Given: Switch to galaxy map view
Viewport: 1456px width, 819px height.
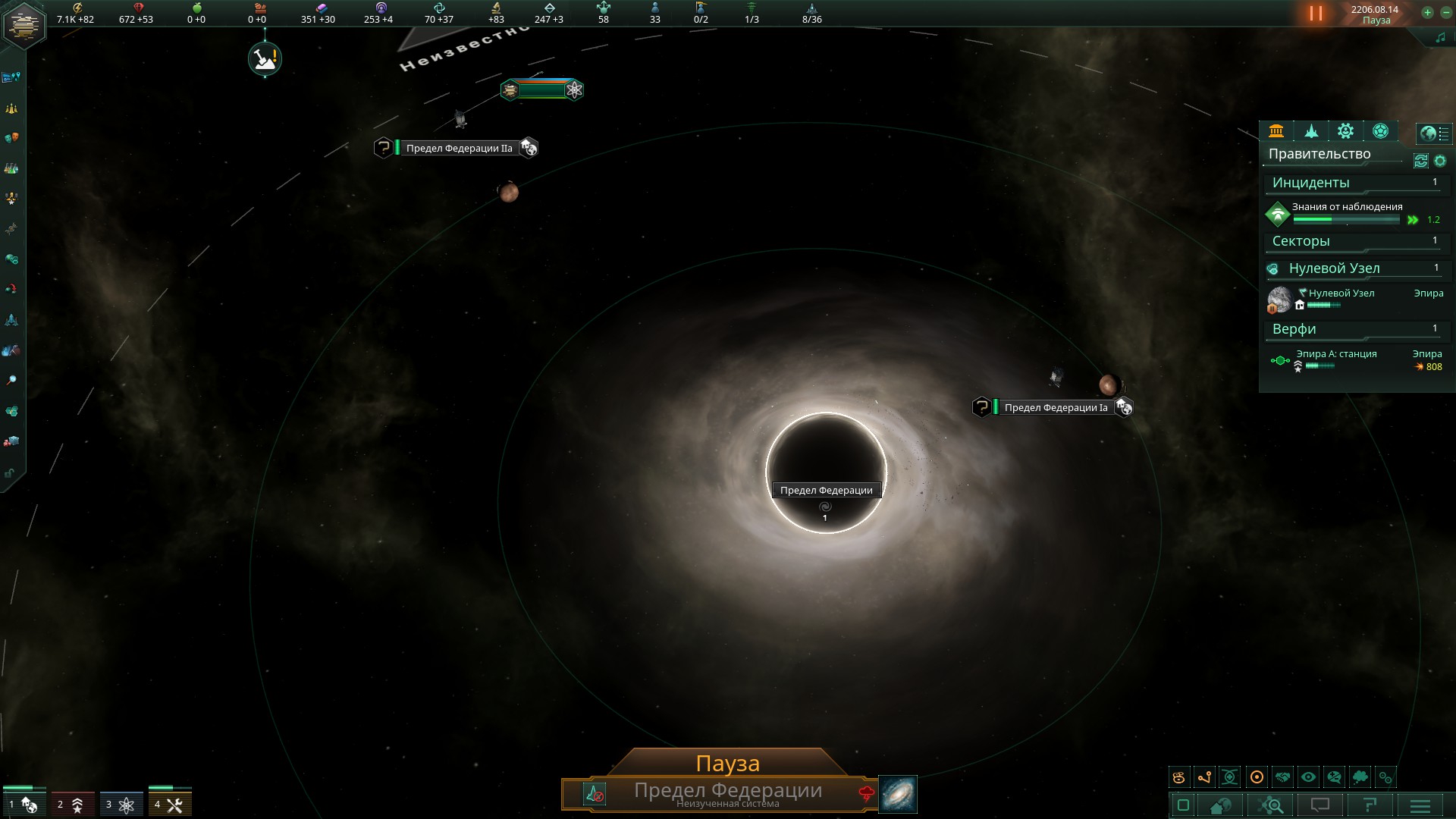Looking at the screenshot, I should point(898,794).
